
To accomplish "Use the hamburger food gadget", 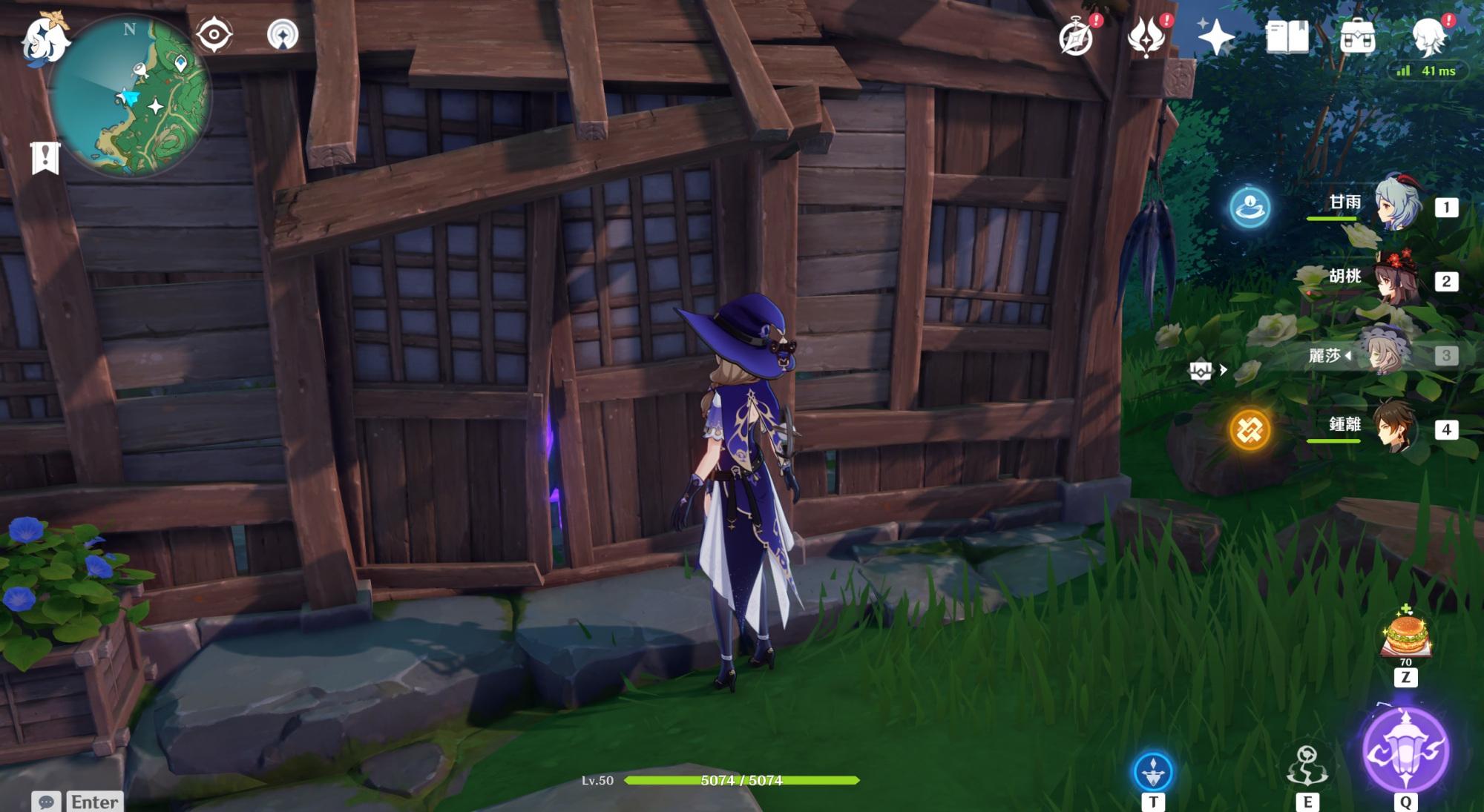I will (1405, 636).
